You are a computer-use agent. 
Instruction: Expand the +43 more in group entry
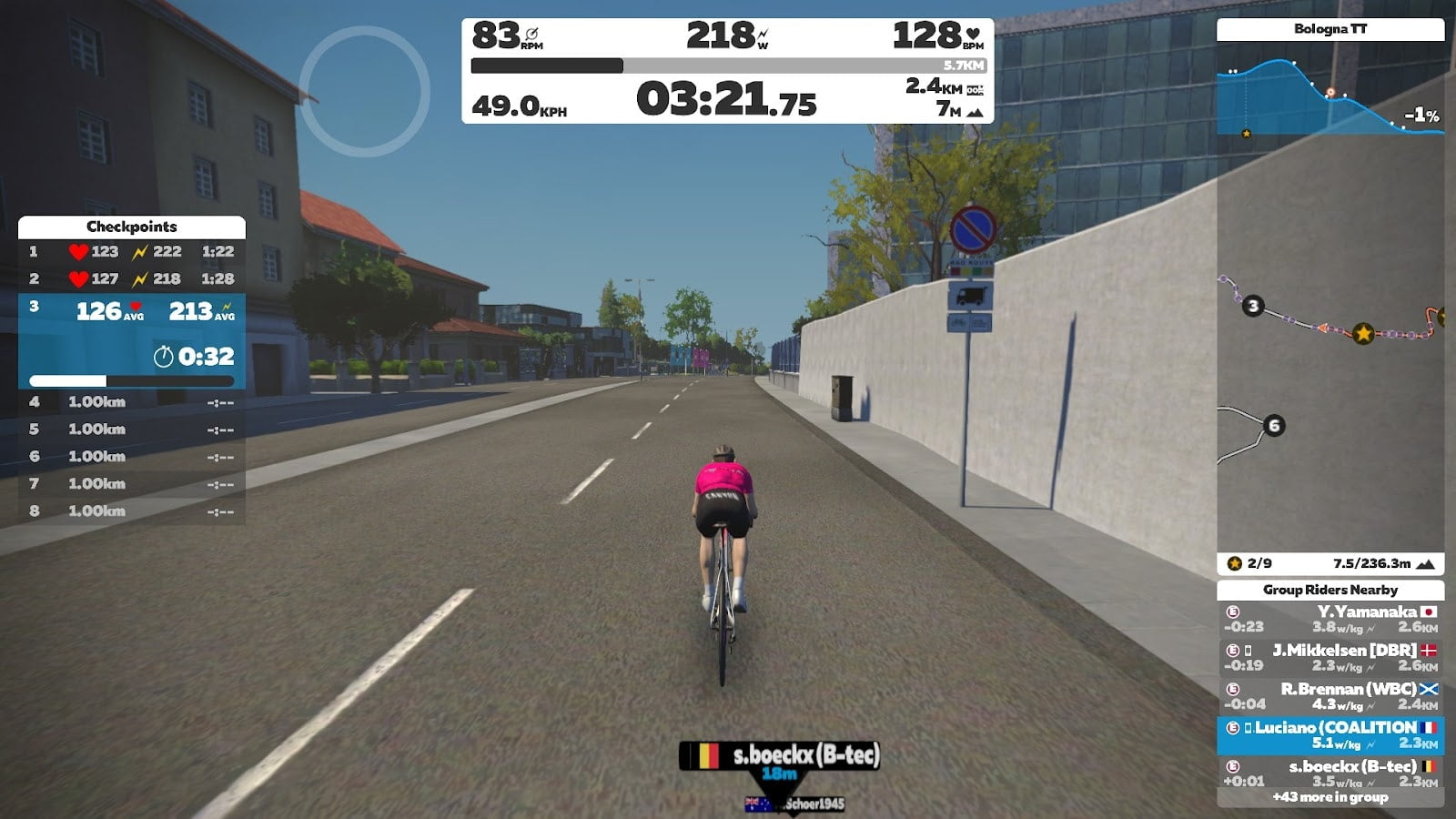click(1330, 797)
